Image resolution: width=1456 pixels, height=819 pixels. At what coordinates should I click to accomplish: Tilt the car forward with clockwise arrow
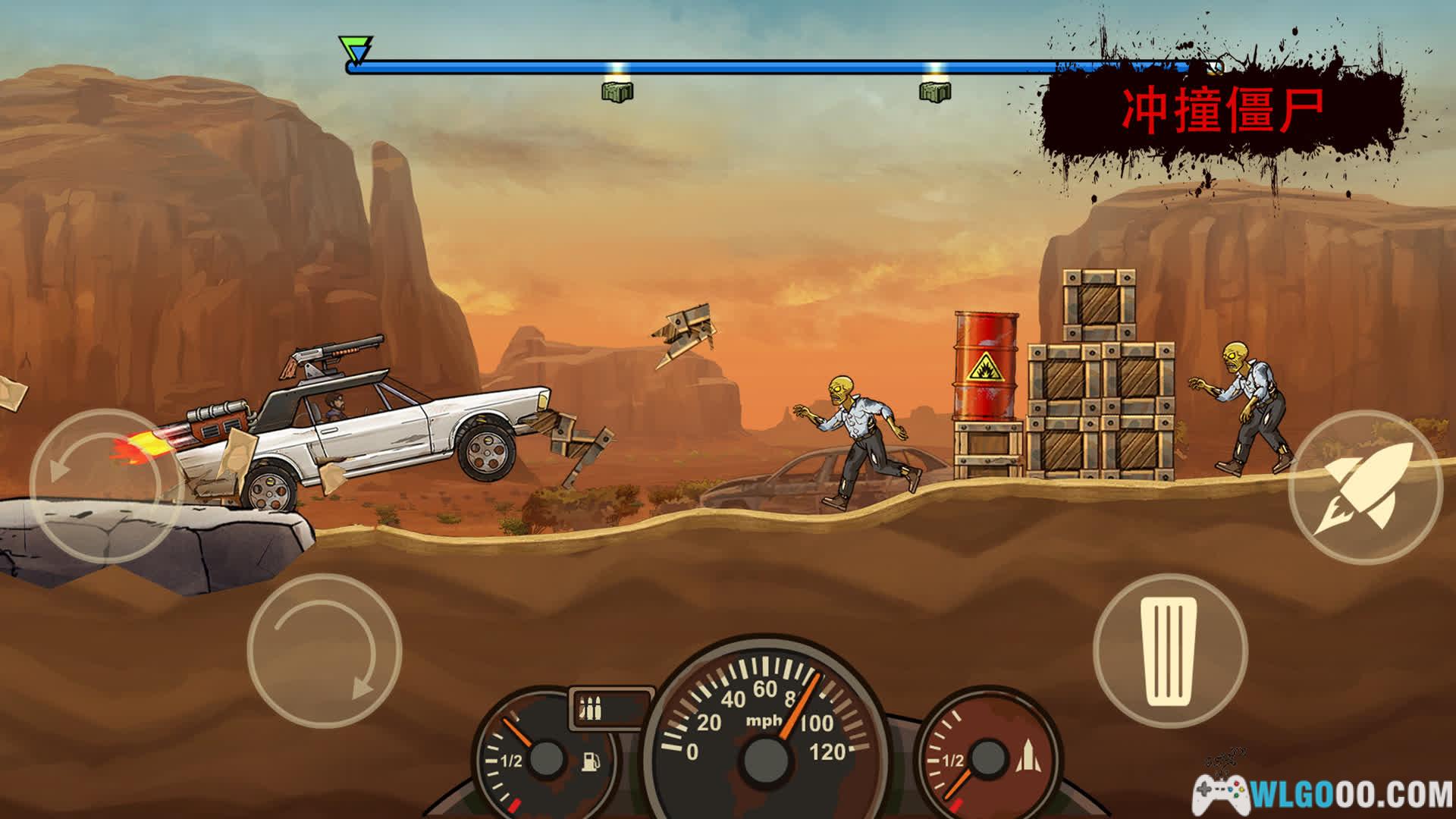(324, 651)
